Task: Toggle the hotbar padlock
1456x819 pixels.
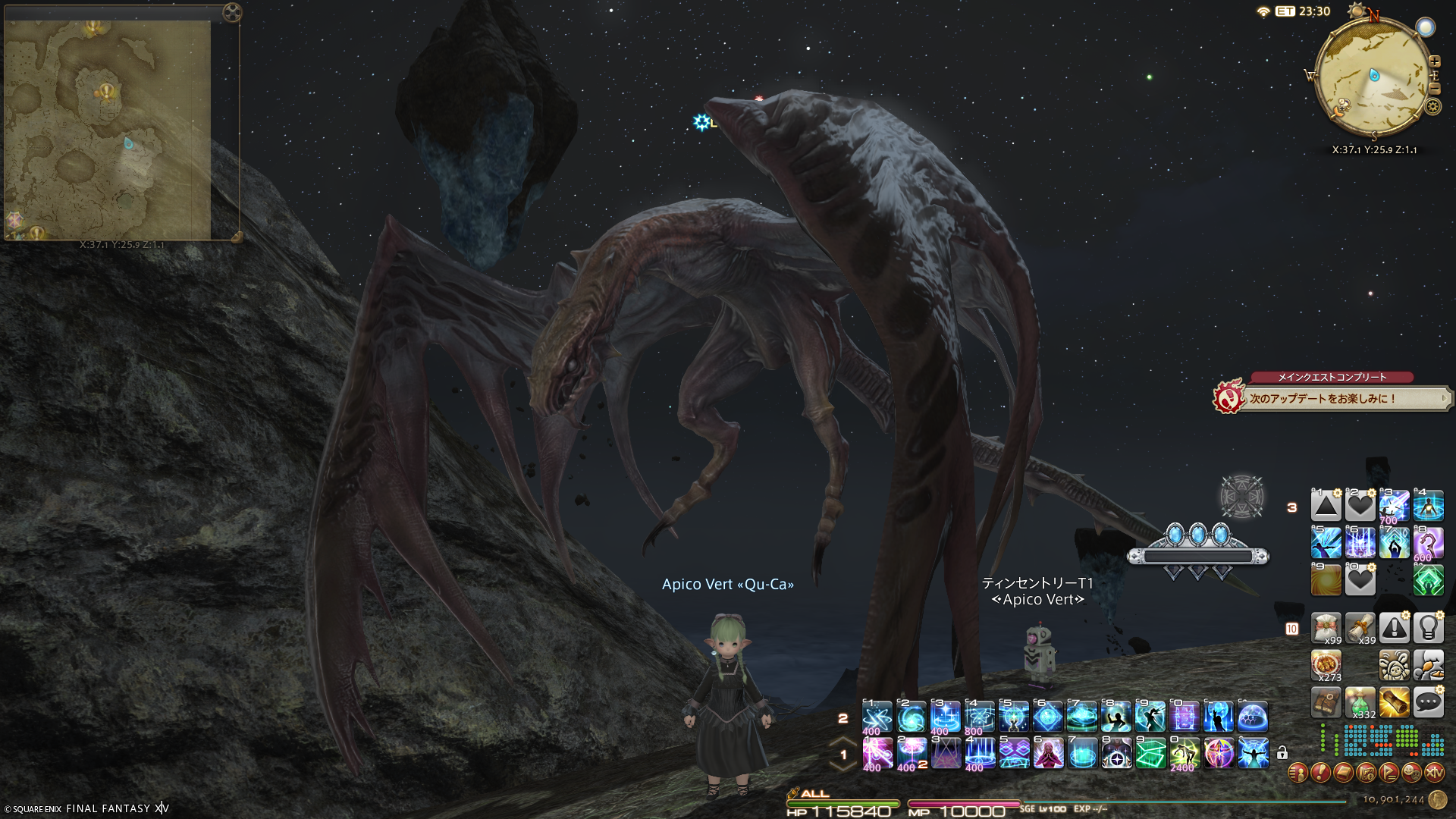Action: pos(1282,753)
